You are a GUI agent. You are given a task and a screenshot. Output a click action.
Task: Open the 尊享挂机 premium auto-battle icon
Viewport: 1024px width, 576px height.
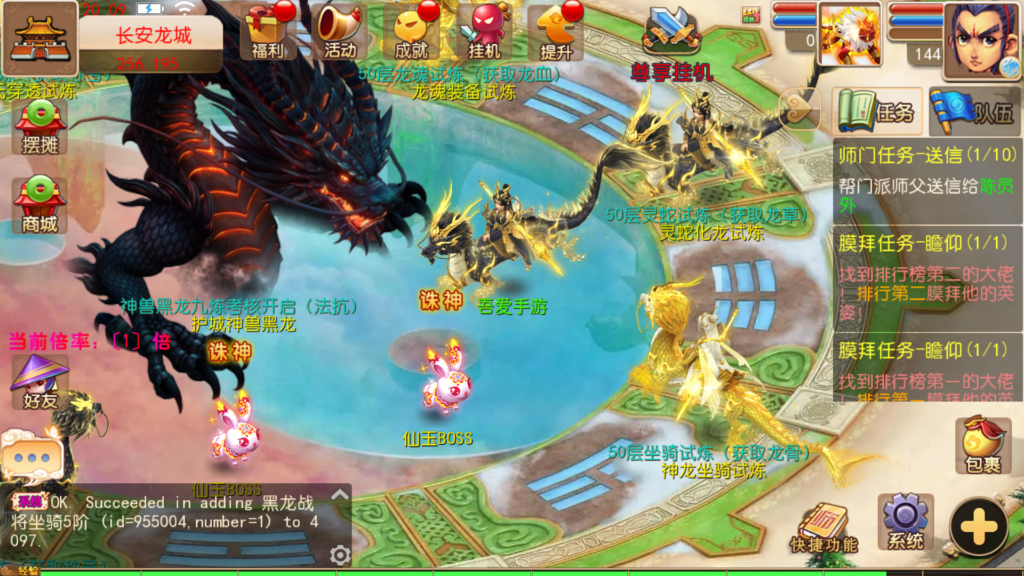point(671,40)
